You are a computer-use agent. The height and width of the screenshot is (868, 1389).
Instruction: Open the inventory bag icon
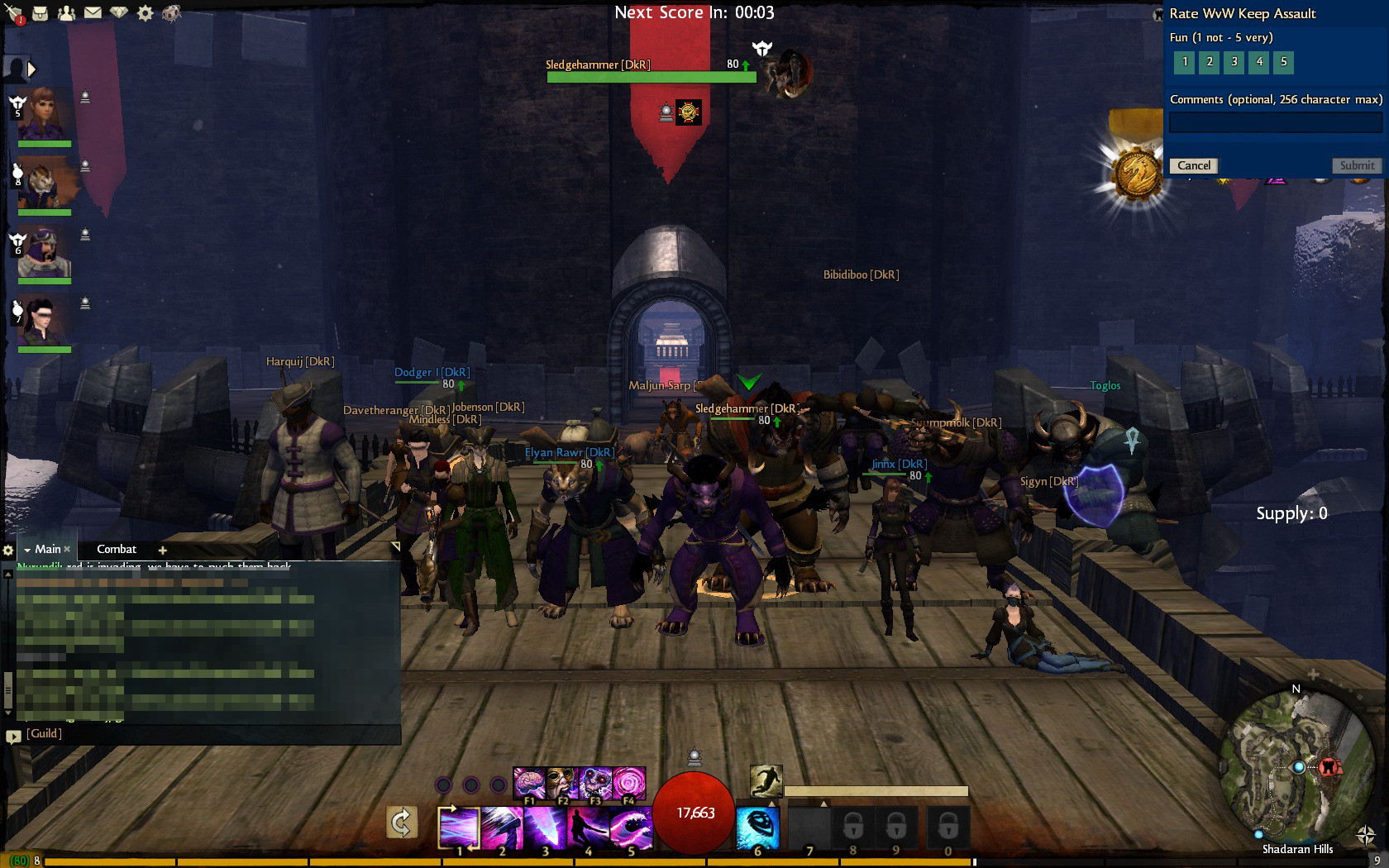(x=40, y=13)
